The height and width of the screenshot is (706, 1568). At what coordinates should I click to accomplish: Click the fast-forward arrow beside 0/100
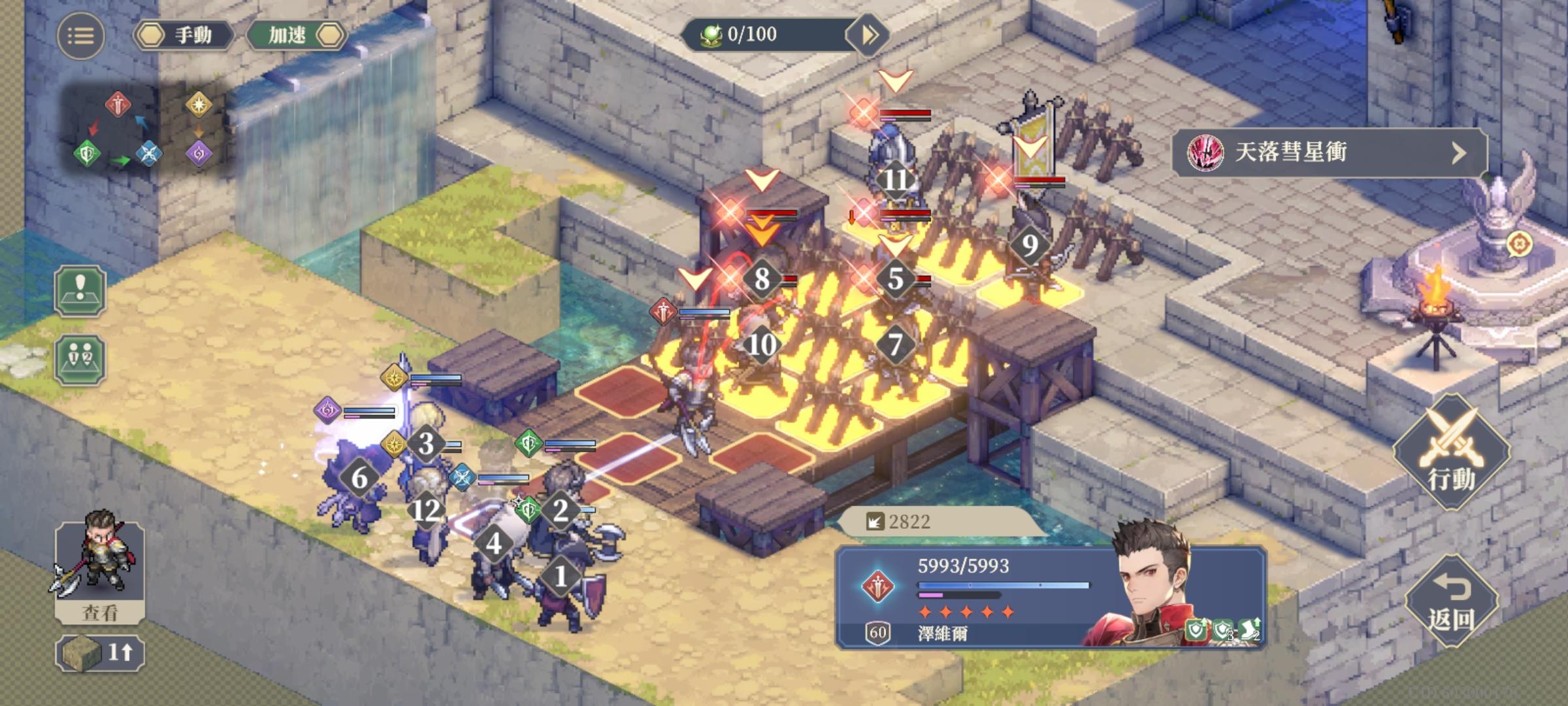coord(868,35)
